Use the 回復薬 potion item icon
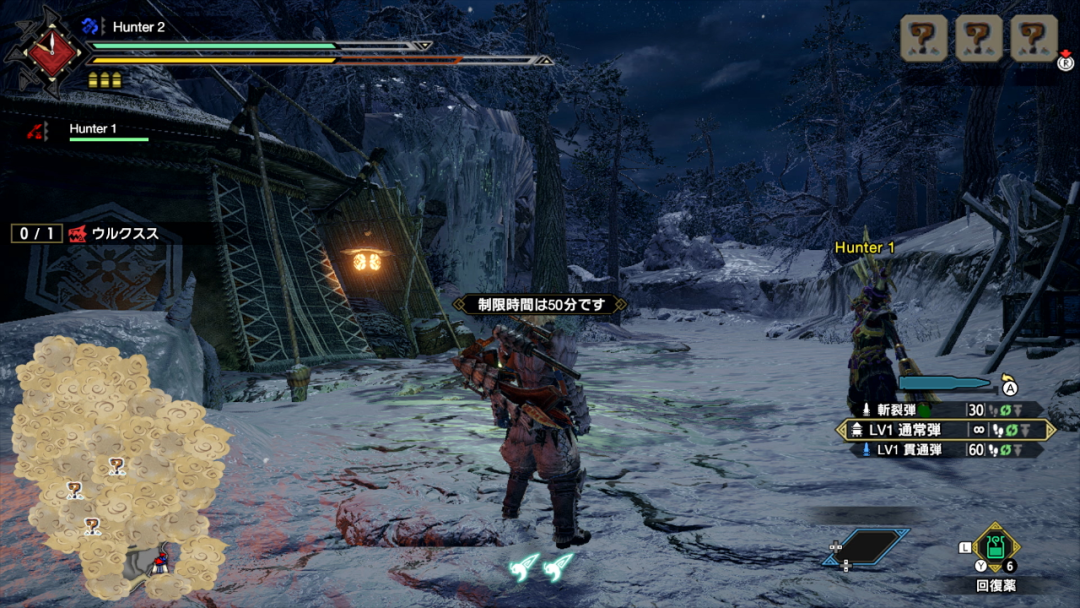The image size is (1080, 608). 995,547
